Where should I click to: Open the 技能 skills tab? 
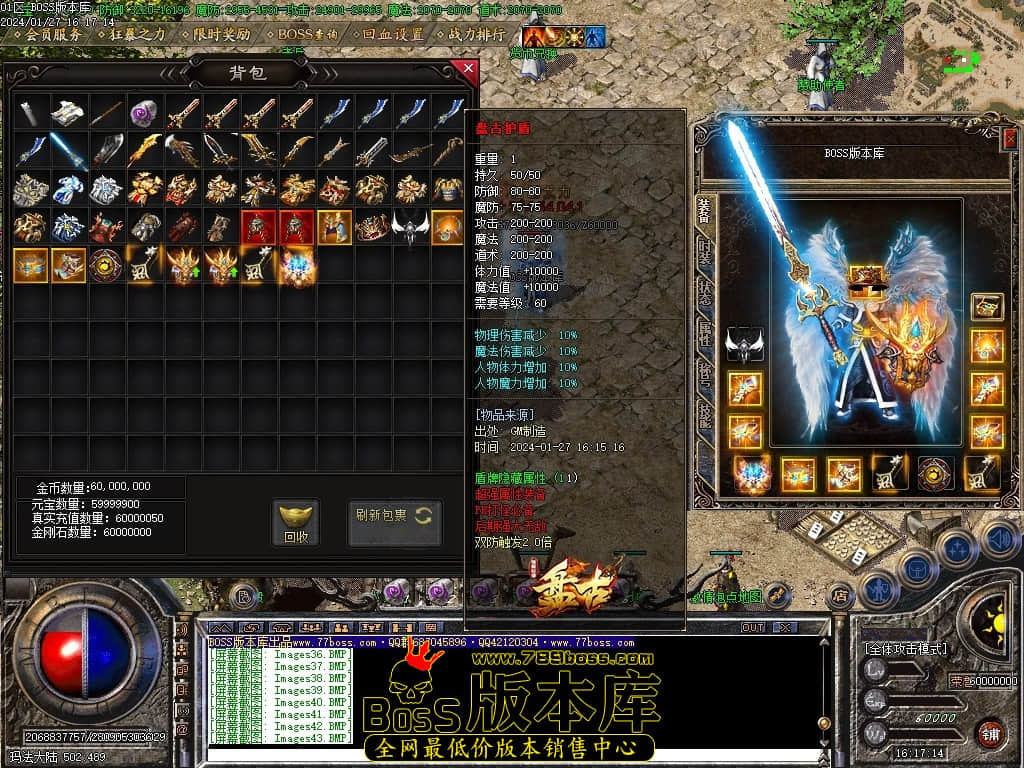[705, 415]
